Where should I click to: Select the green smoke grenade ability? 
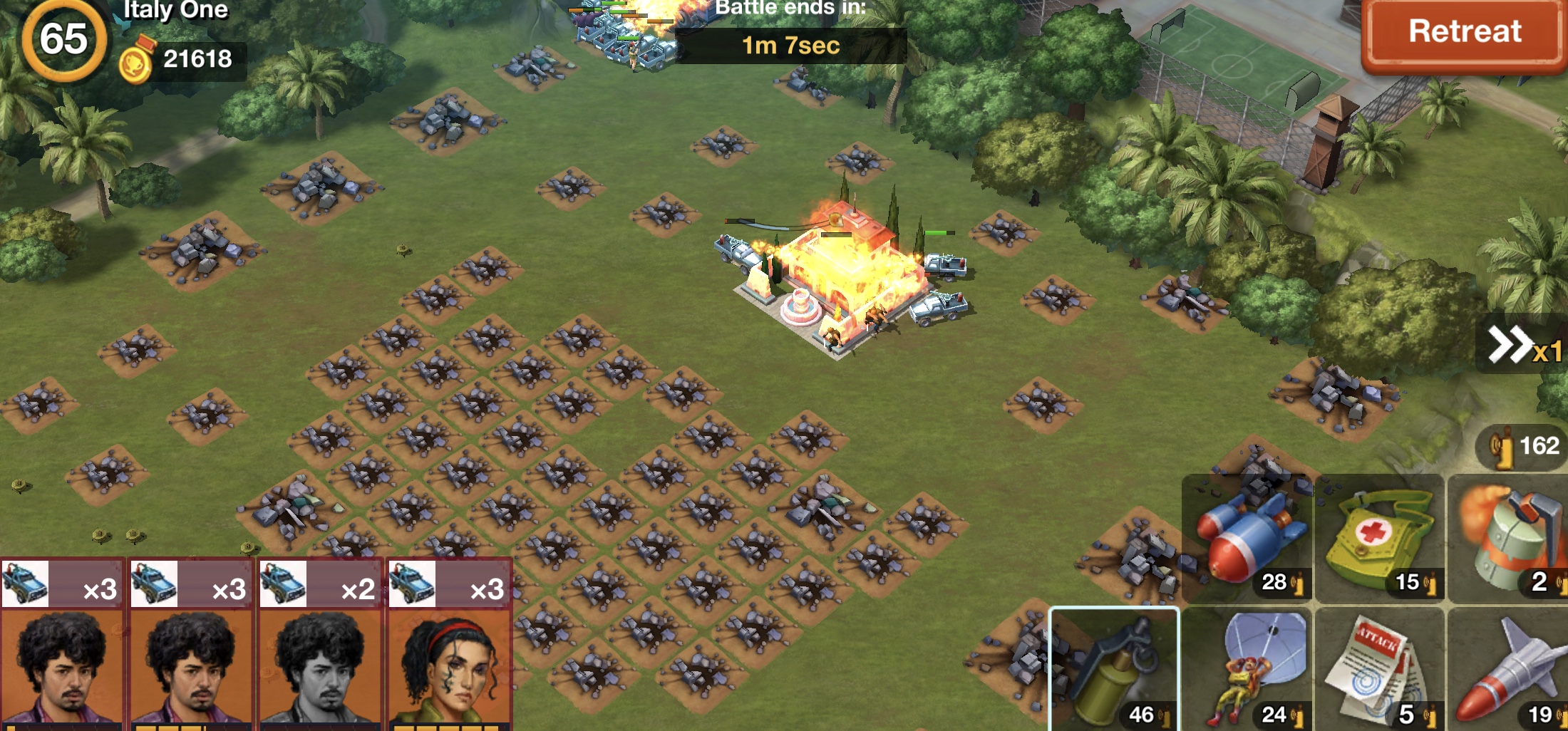click(x=1115, y=670)
